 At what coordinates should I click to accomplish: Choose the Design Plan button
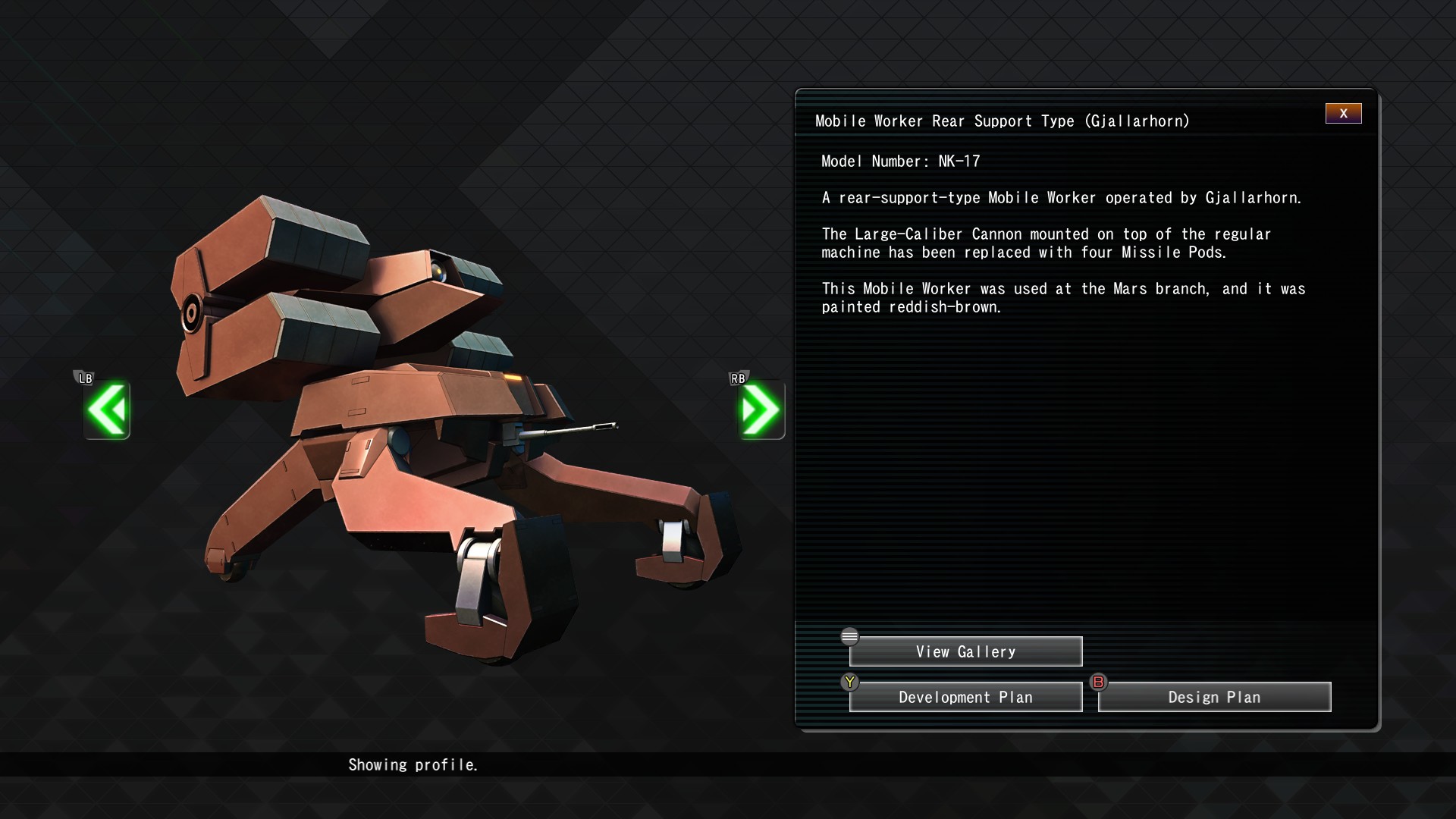[1214, 698]
